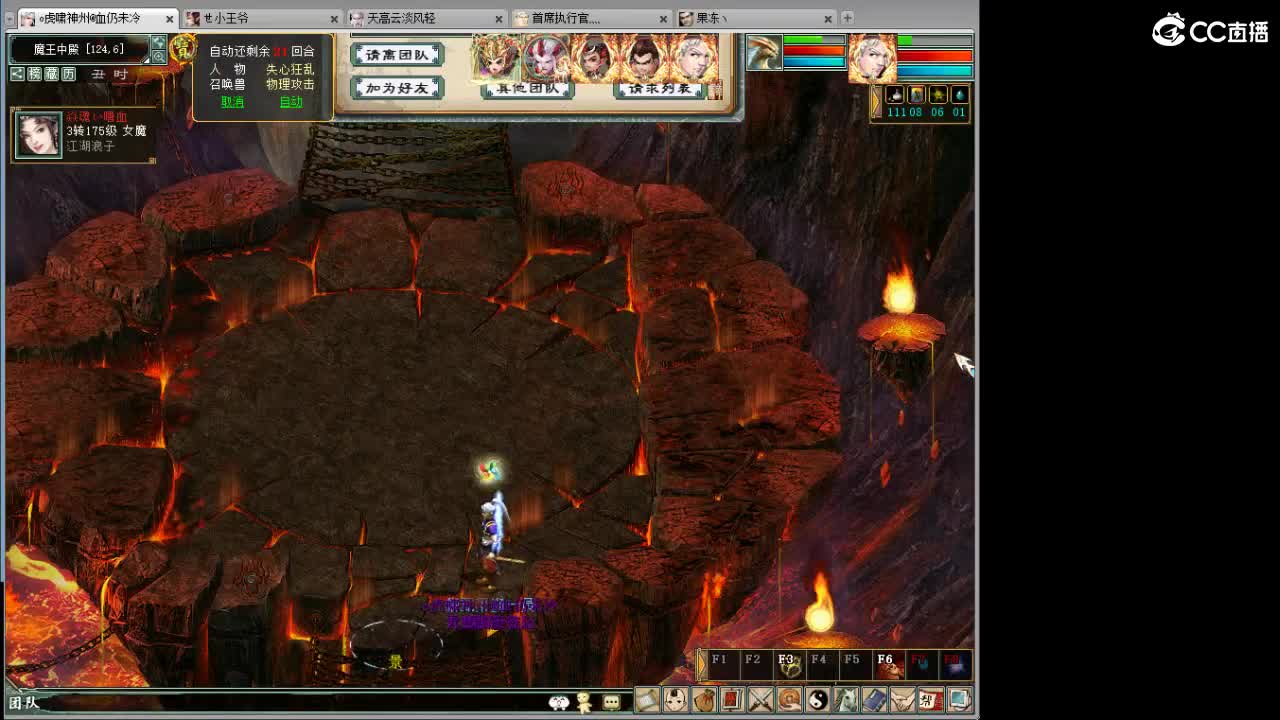Expand the currency bar with the small arrow

click(875, 98)
